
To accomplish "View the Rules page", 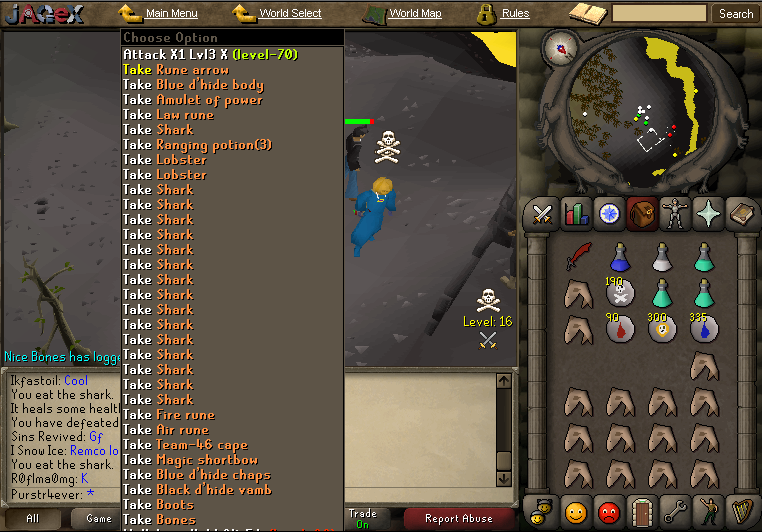I will [515, 14].
